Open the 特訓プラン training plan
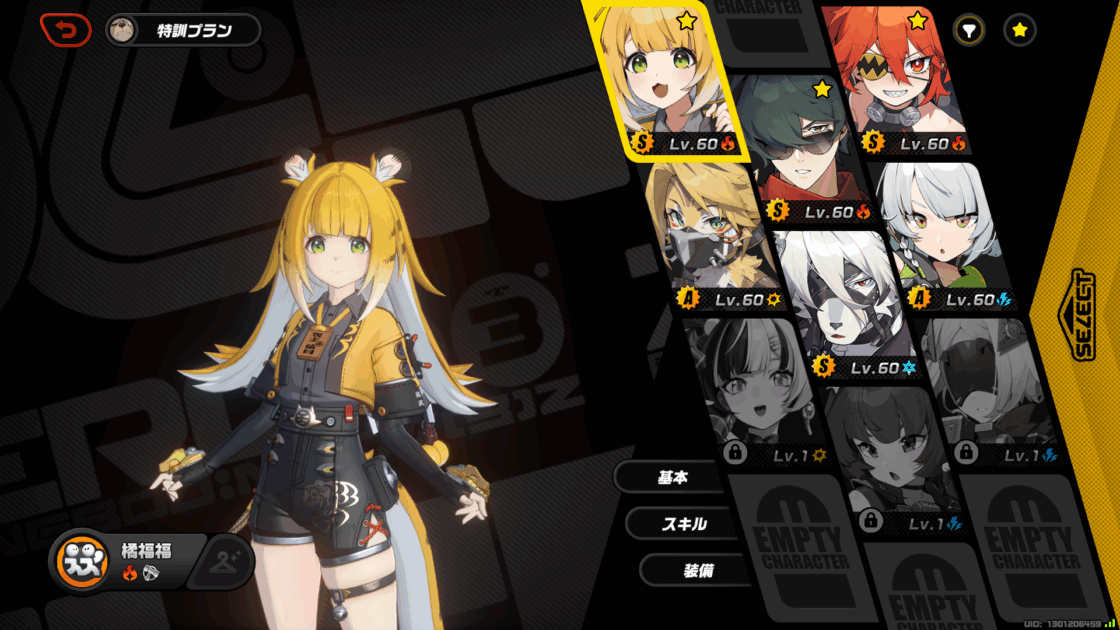1120x630 pixels. 183,30
